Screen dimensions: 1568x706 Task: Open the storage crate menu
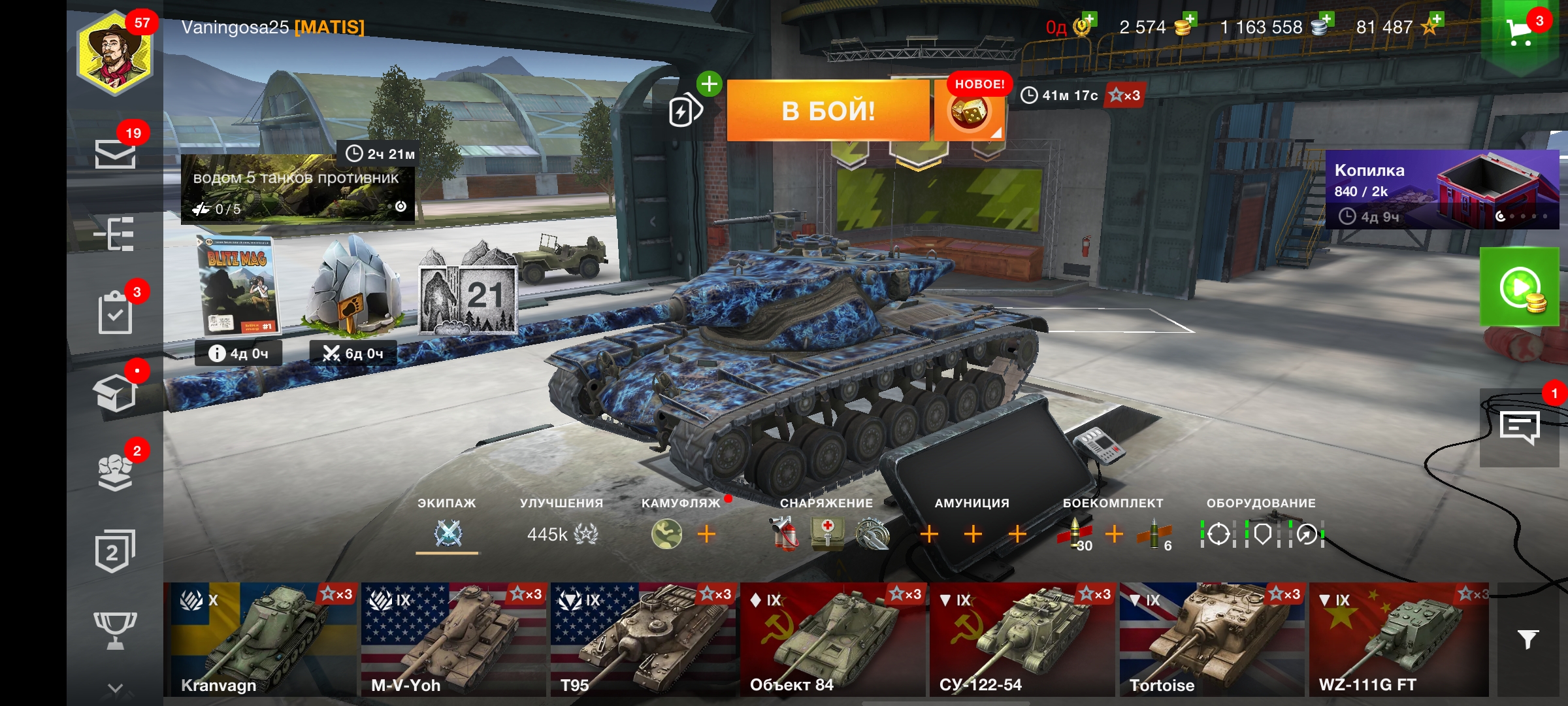click(x=115, y=392)
